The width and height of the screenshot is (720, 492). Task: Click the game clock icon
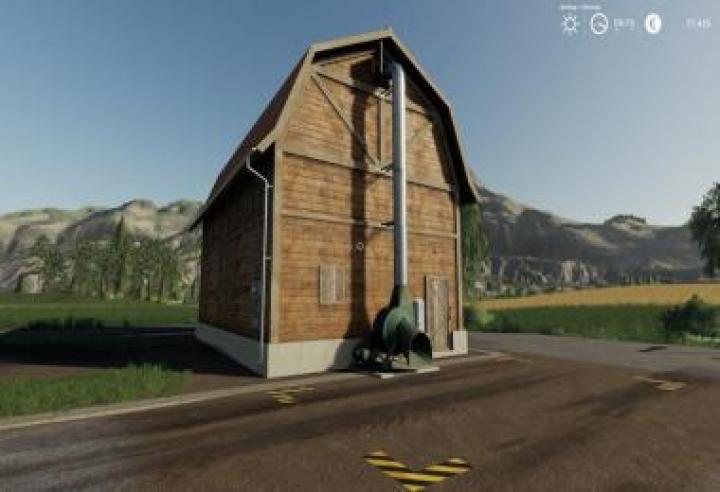[x=599, y=24]
